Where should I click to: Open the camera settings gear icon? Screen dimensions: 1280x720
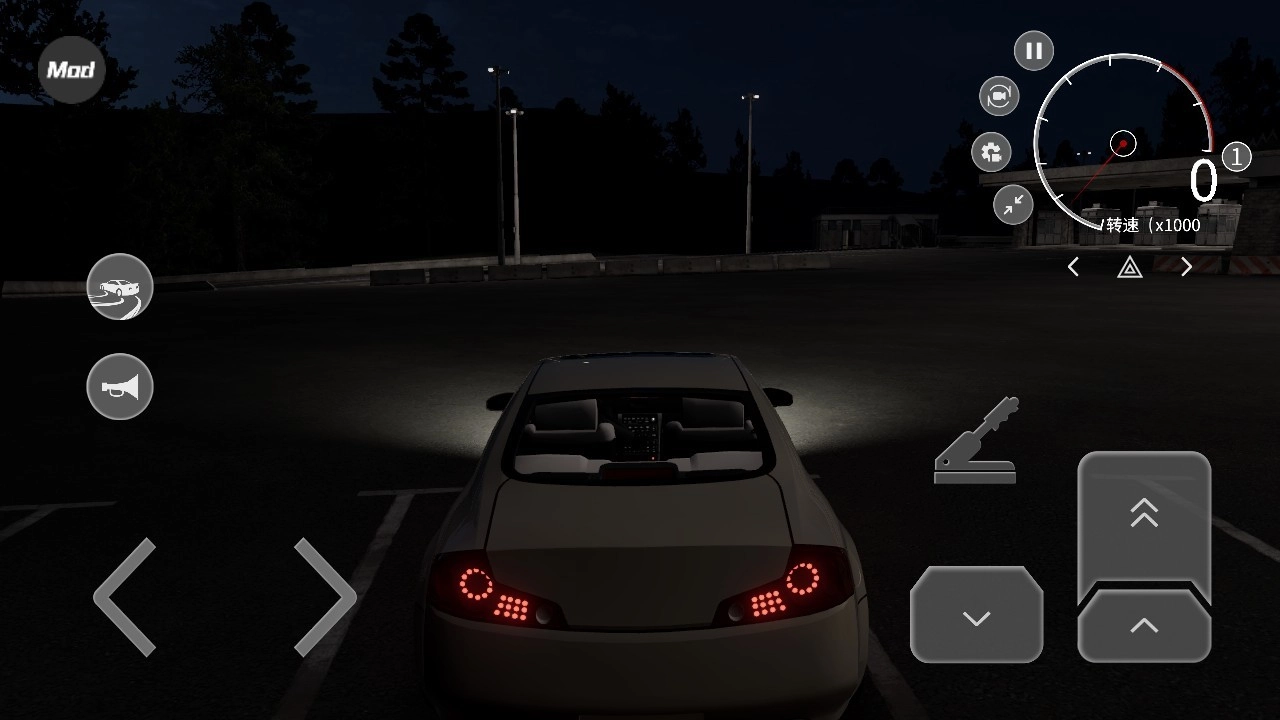click(x=991, y=152)
